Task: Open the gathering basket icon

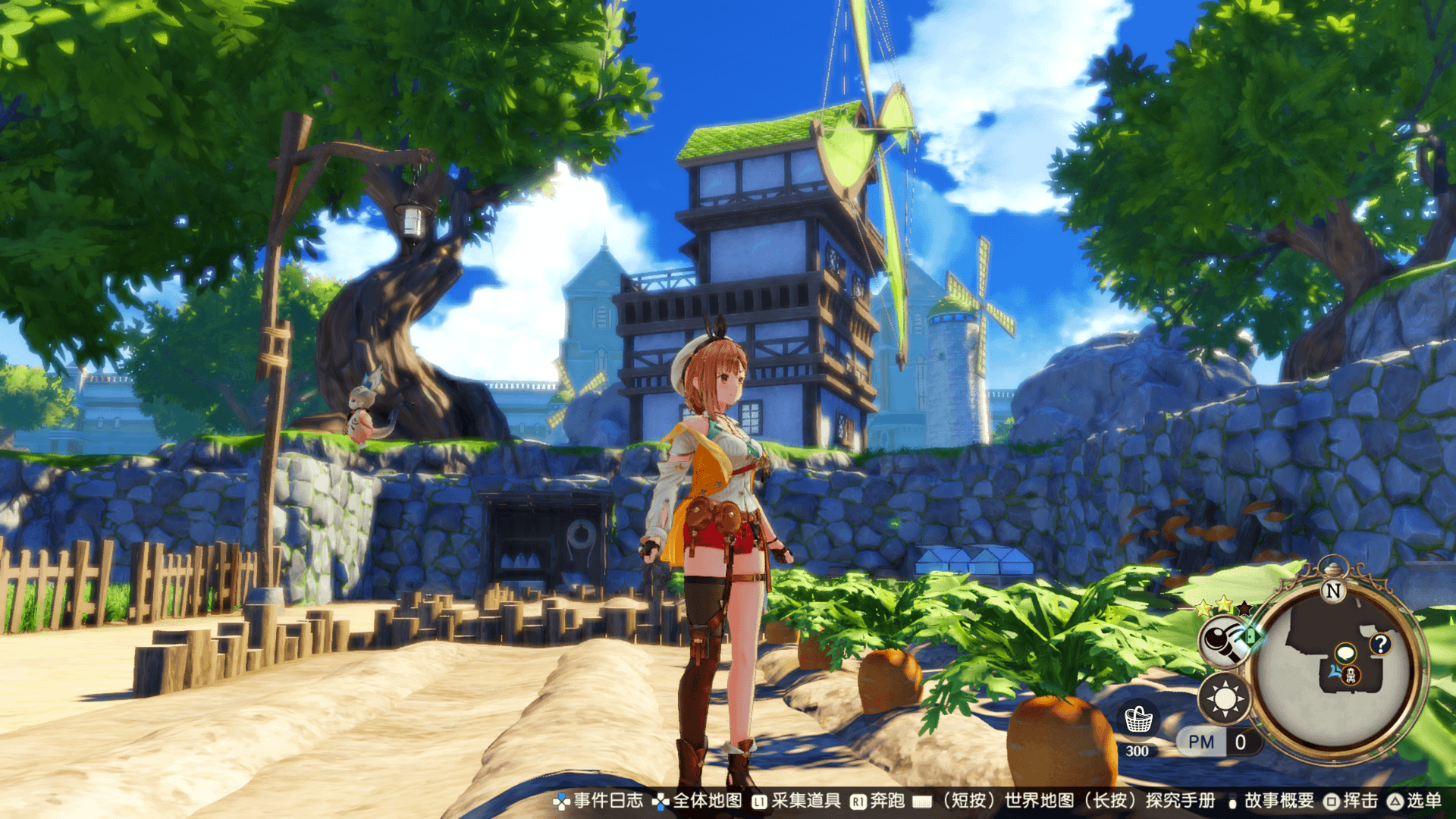Action: pyautogui.click(x=1137, y=720)
